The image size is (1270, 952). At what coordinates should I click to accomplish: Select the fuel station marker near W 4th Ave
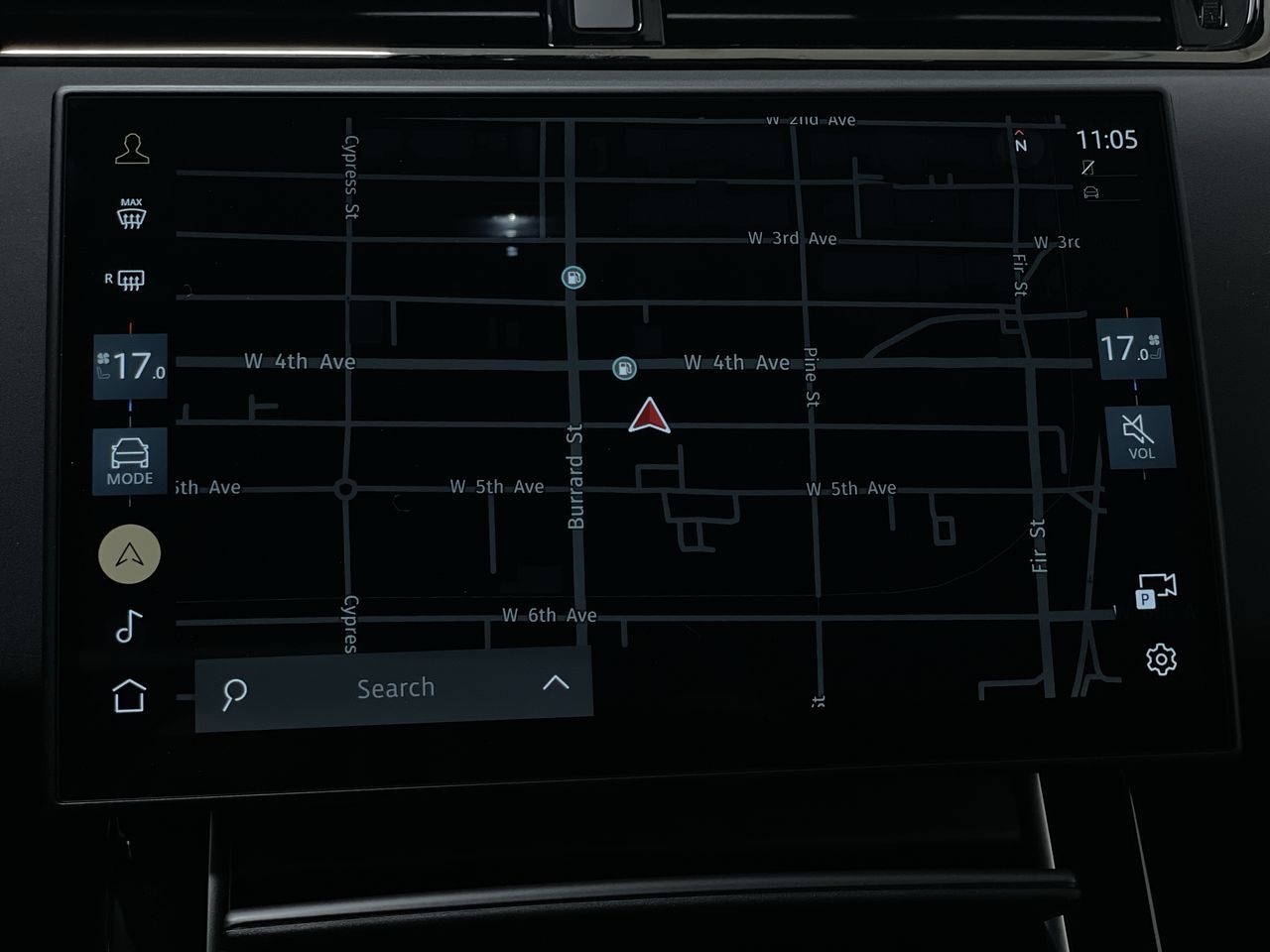pos(623,366)
